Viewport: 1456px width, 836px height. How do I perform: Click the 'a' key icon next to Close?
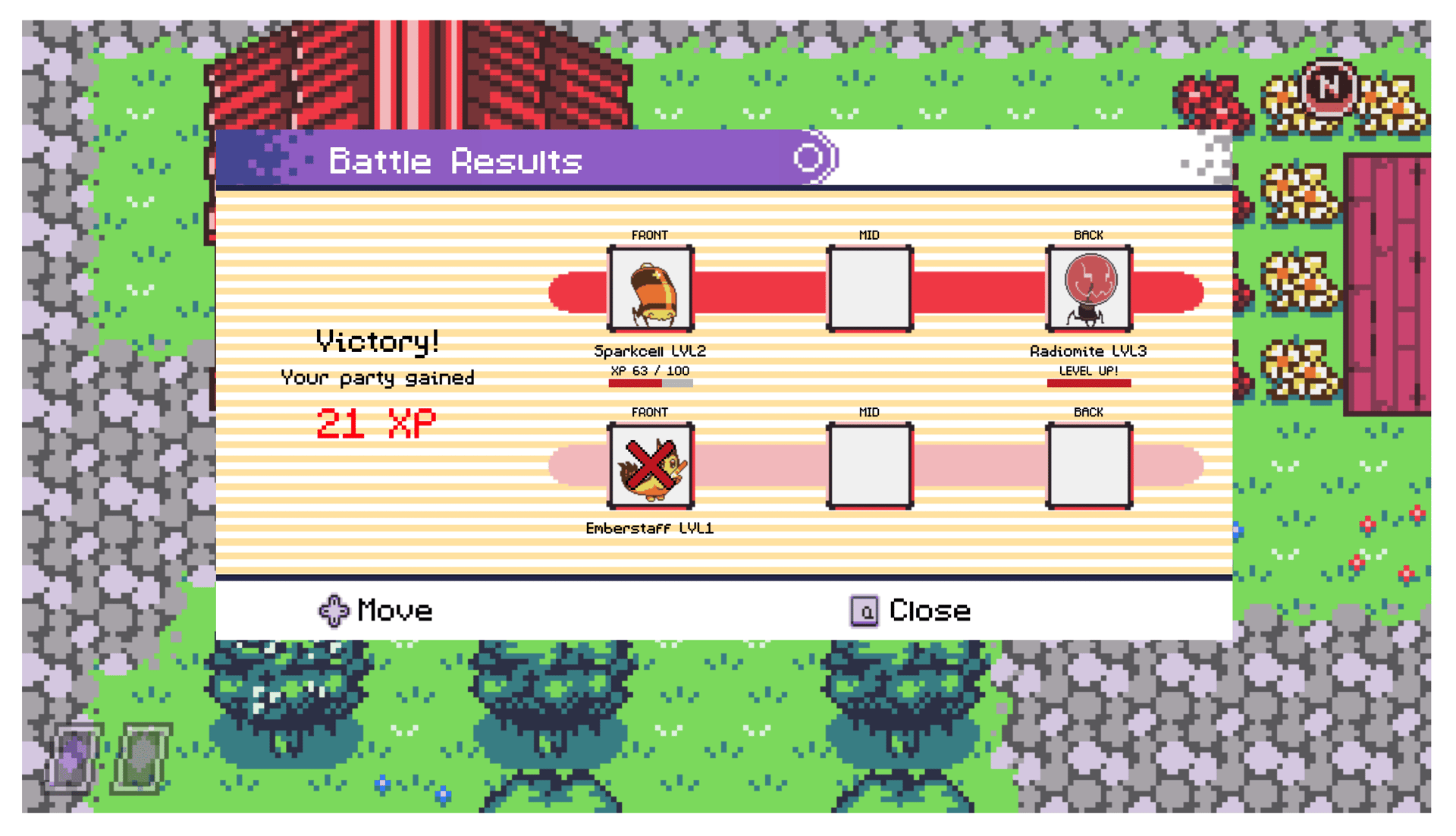[x=863, y=611]
